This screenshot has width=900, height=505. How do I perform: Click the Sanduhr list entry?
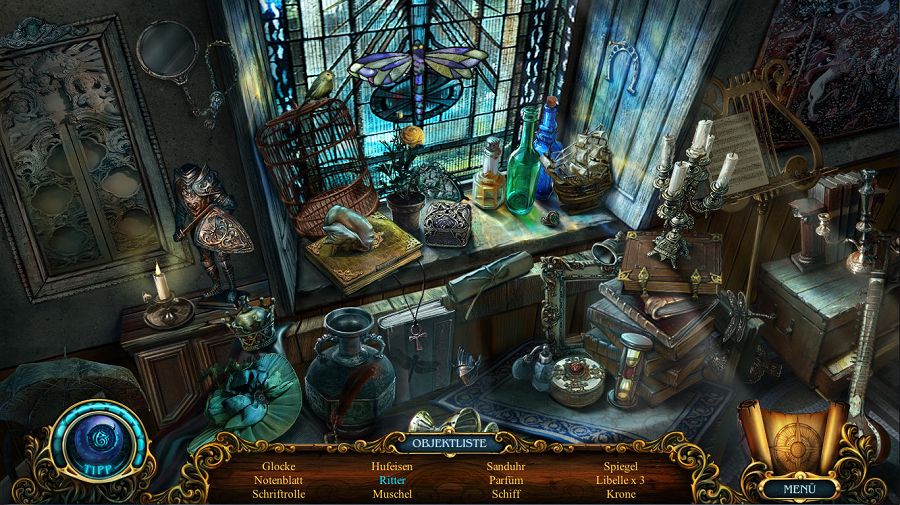pyautogui.click(x=506, y=466)
